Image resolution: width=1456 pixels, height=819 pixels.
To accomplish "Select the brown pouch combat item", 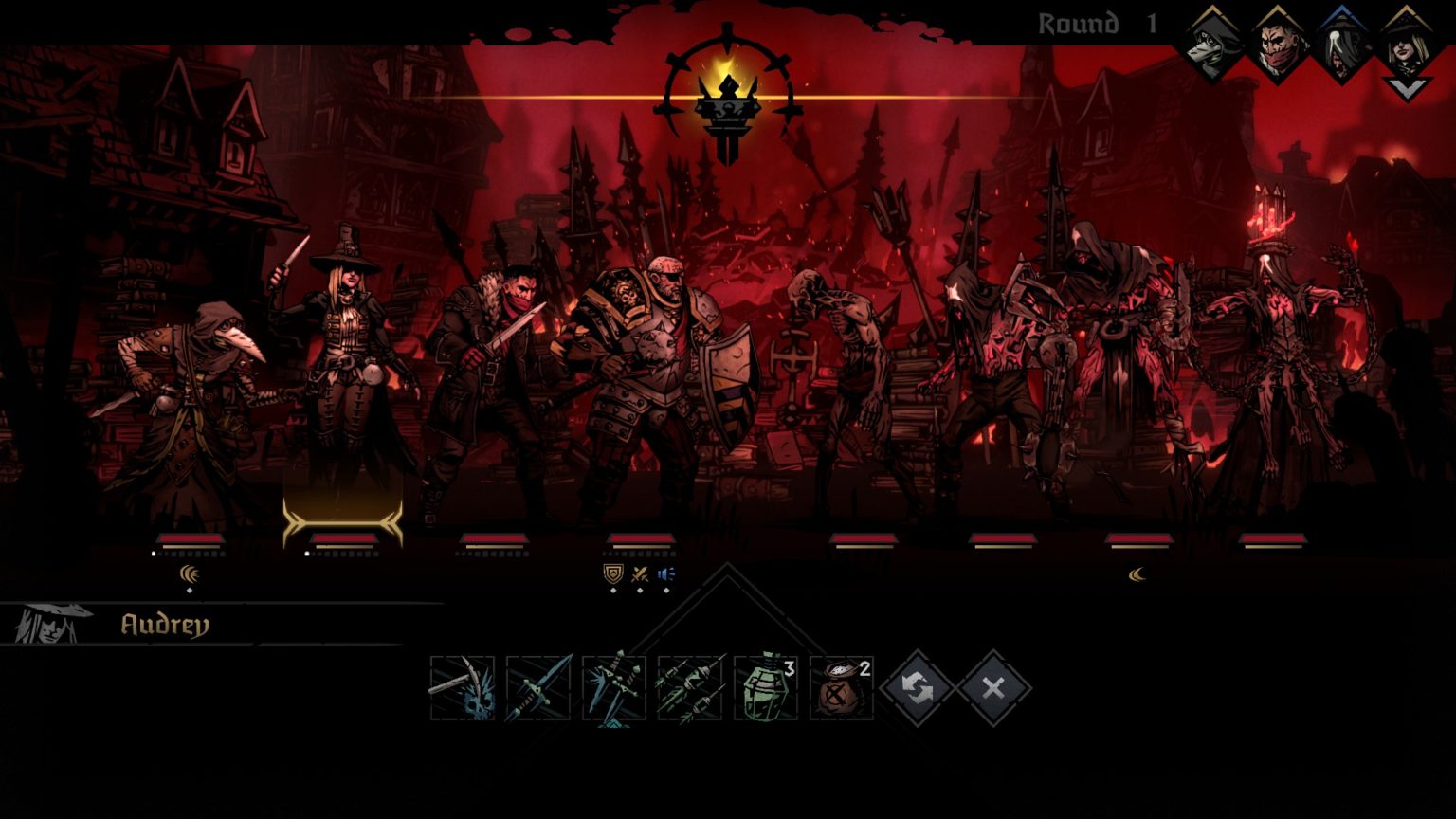I will (x=842, y=688).
